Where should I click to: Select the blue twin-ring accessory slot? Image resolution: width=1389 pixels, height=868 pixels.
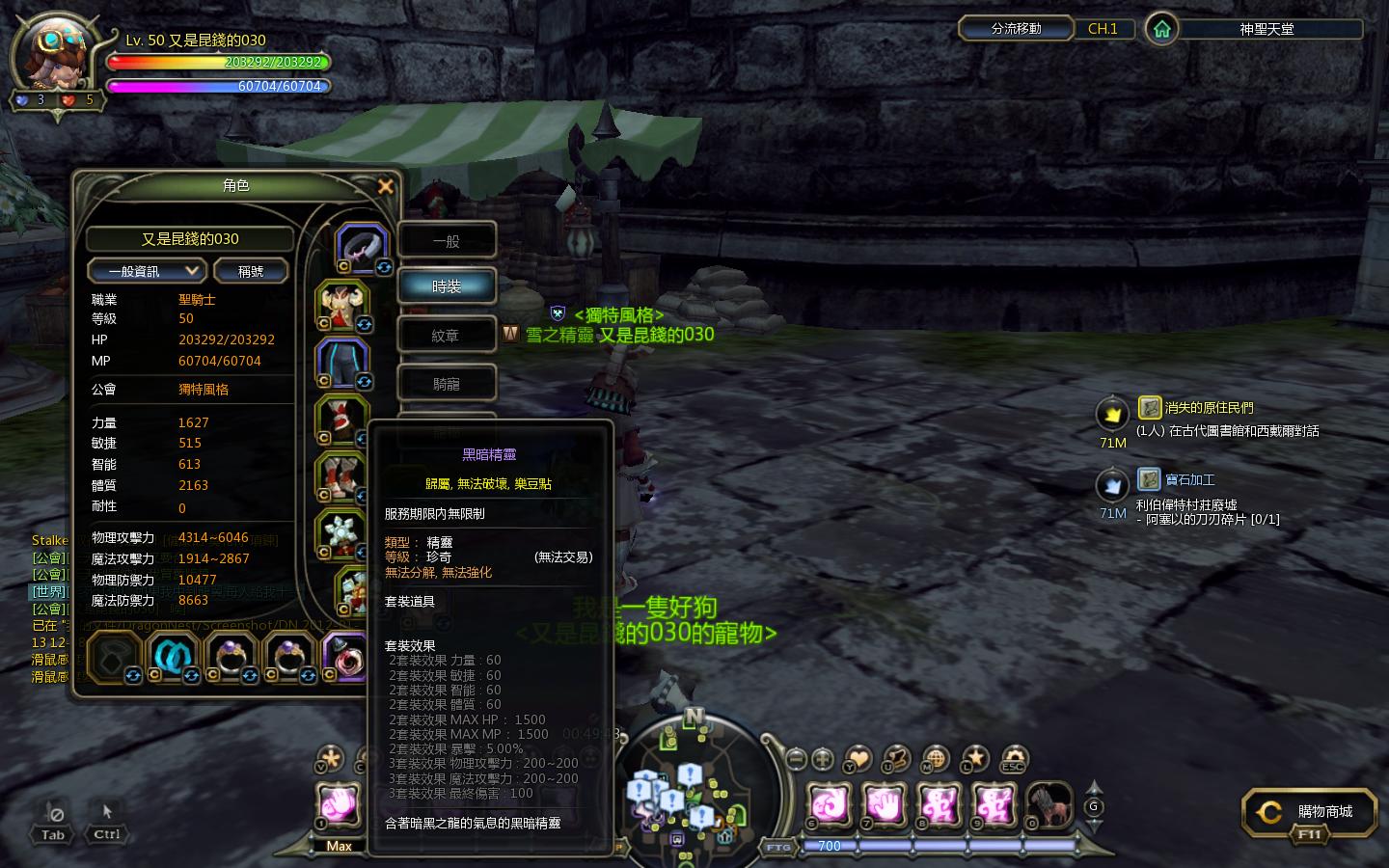point(174,657)
